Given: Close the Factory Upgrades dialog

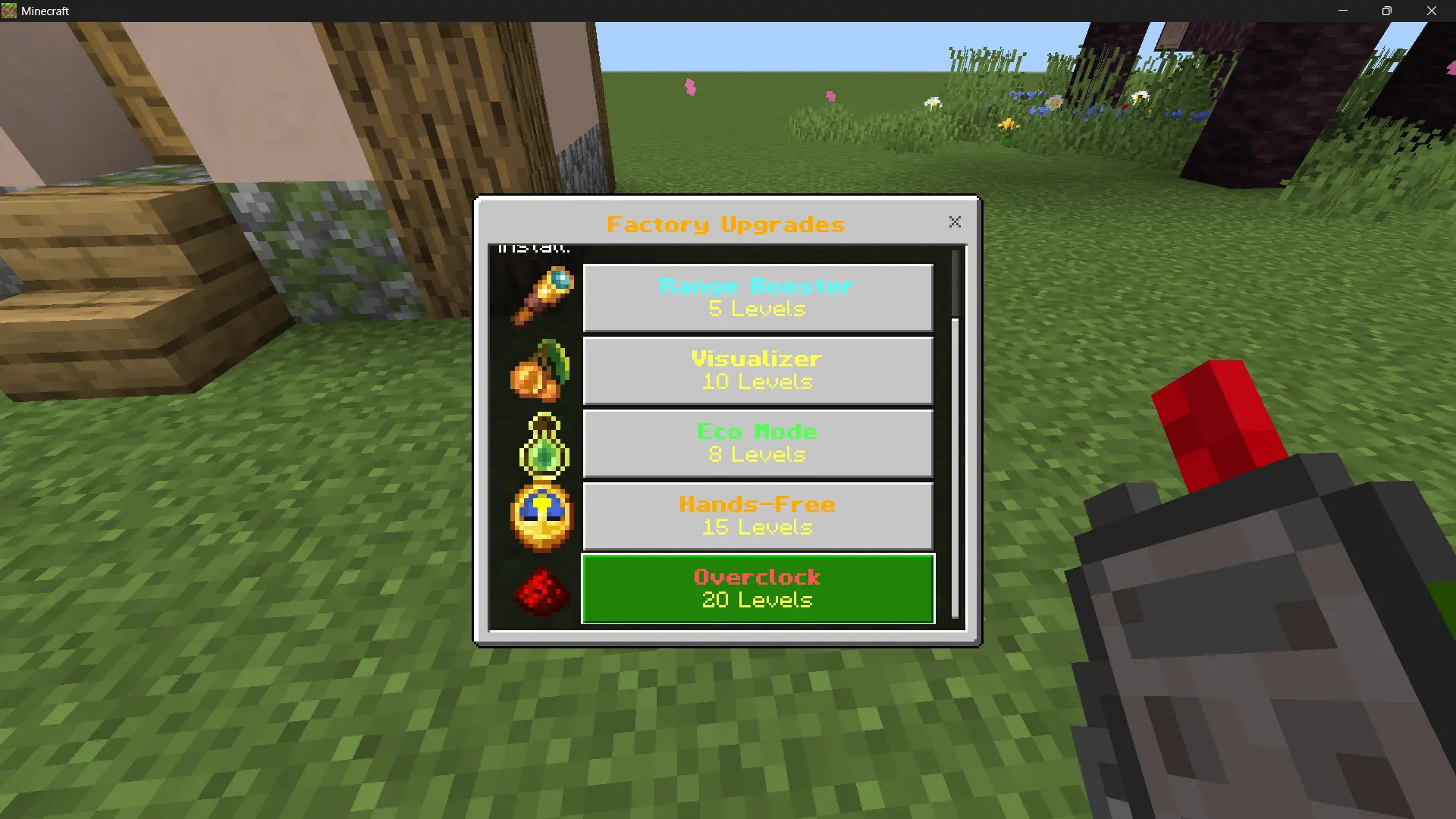Looking at the screenshot, I should tap(955, 221).
